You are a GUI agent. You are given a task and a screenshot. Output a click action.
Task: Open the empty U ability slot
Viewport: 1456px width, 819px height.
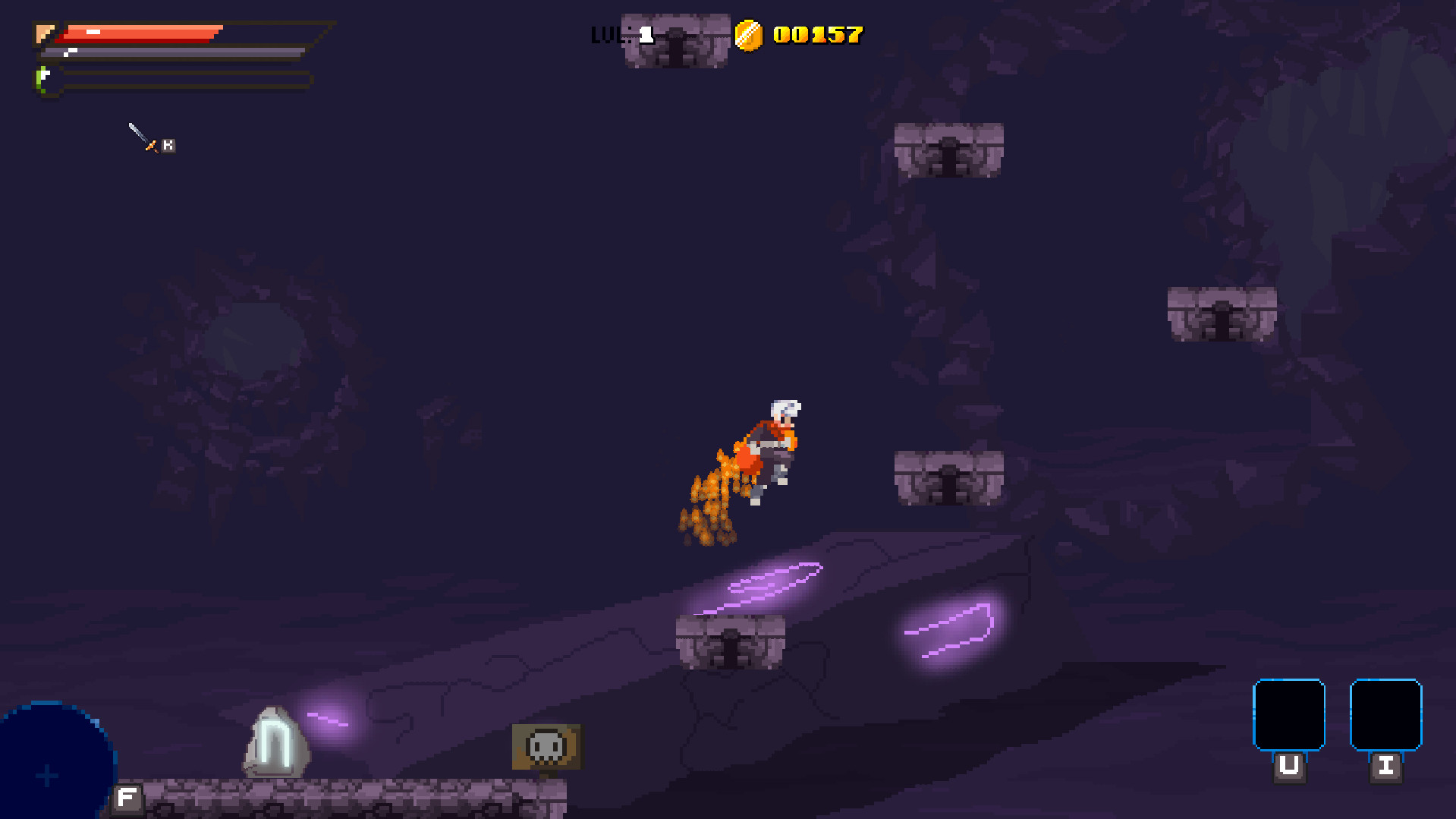[x=1289, y=715]
